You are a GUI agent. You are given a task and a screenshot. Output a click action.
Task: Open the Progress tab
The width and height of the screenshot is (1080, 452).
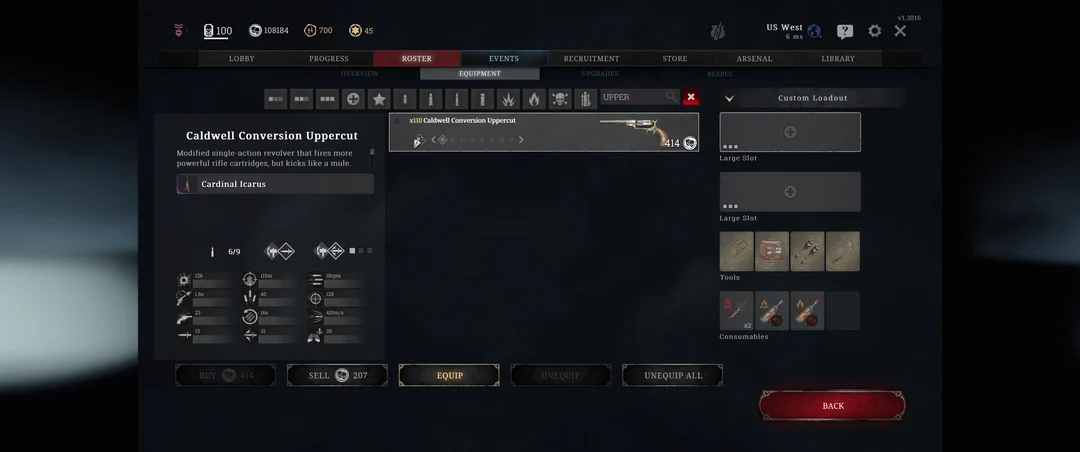pos(329,59)
